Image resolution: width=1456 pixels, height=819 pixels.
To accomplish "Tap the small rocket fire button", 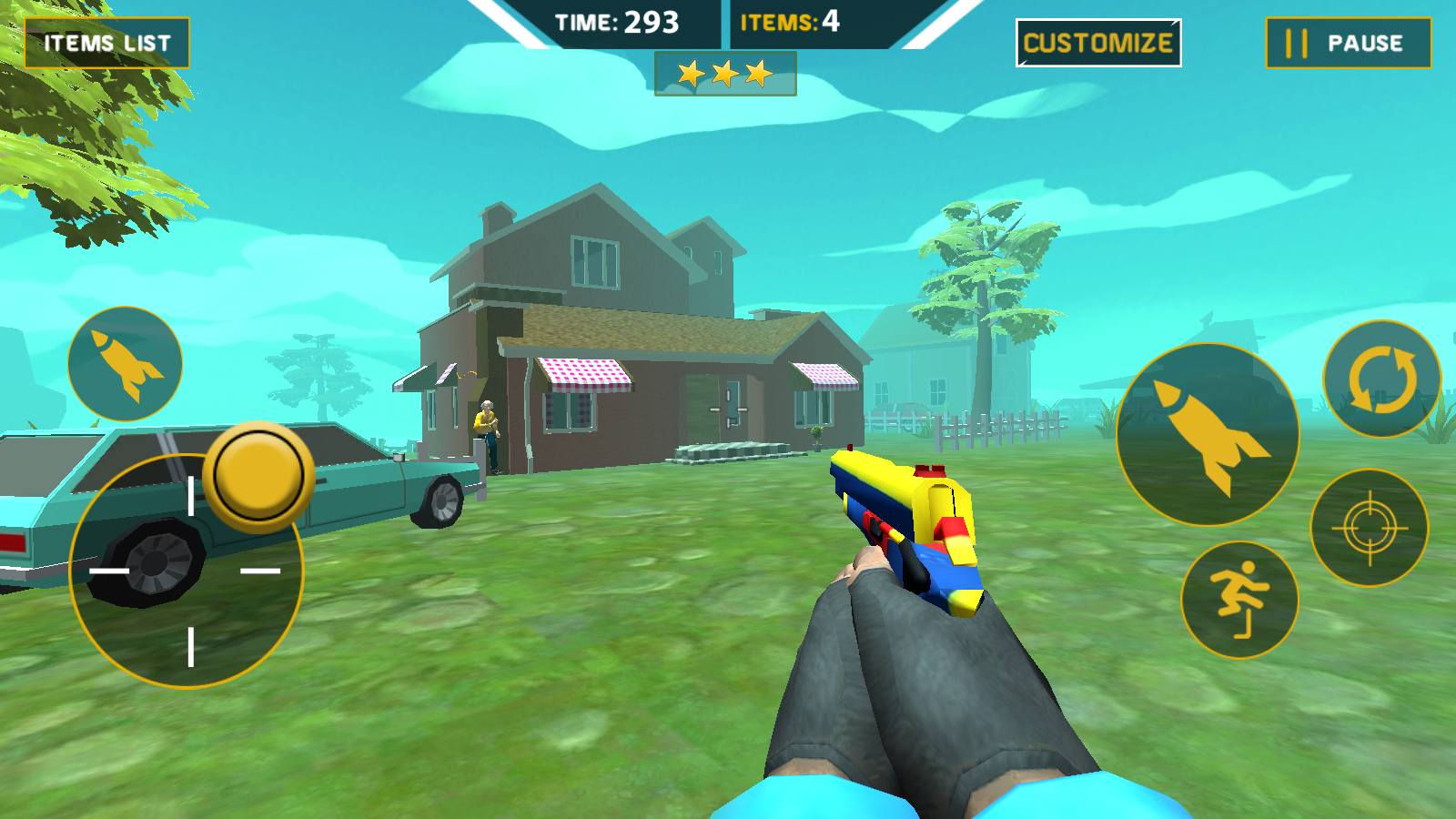I will (x=126, y=364).
